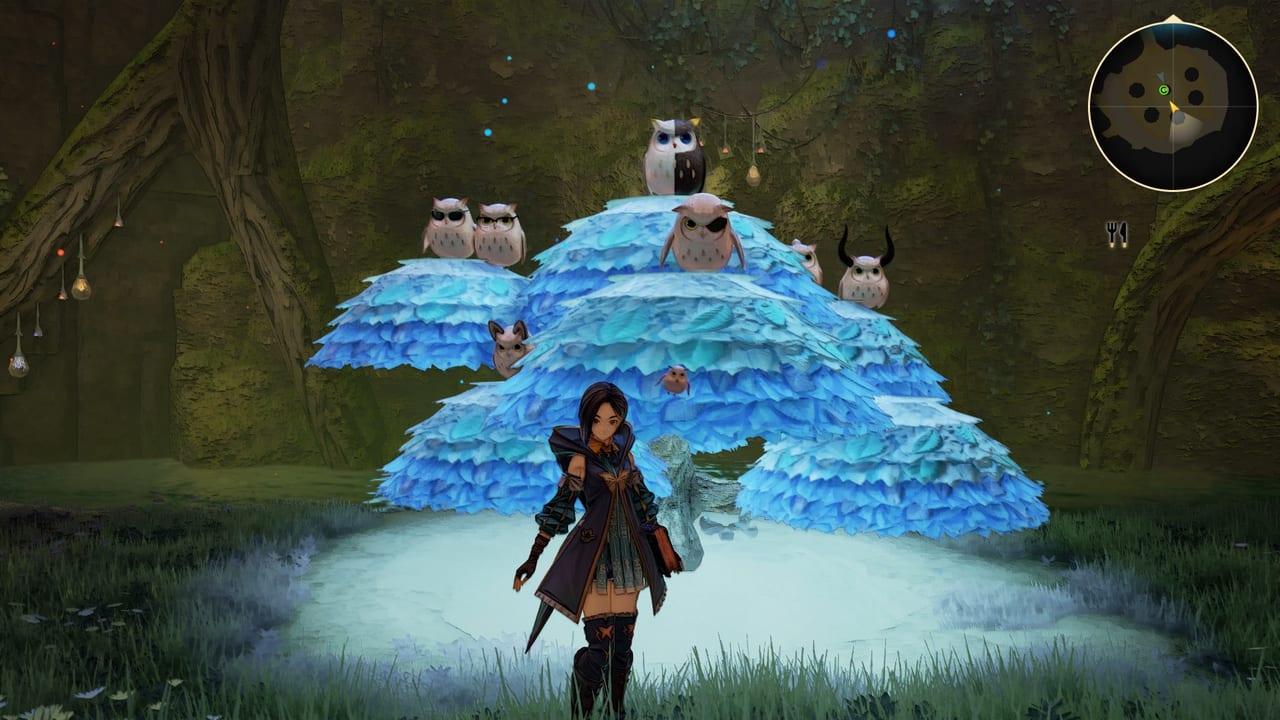Click the player position arrow on the minimap
This screenshot has width=1280, height=720.
pyautogui.click(x=1172, y=107)
